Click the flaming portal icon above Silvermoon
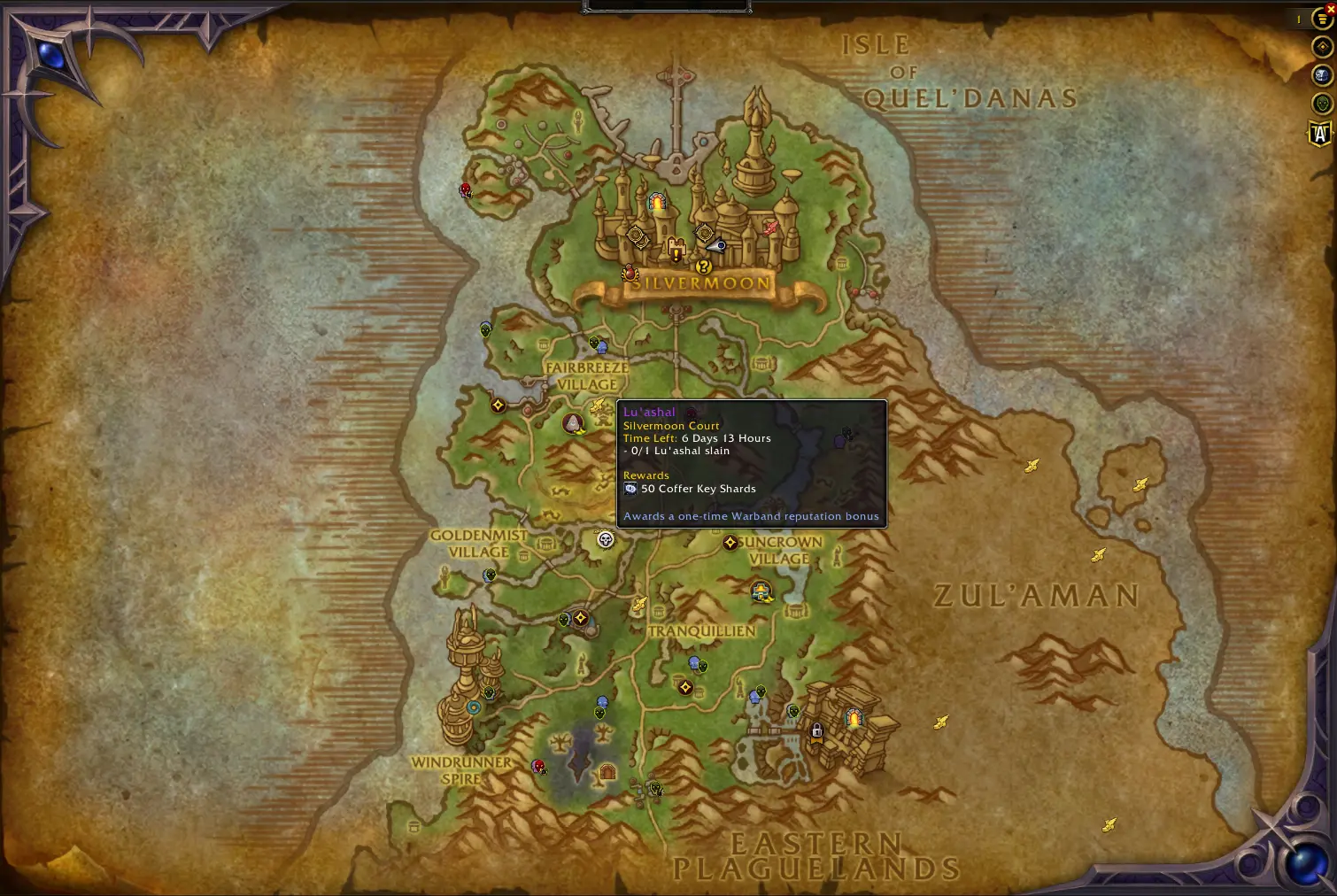The image size is (1337, 896). pos(657,201)
